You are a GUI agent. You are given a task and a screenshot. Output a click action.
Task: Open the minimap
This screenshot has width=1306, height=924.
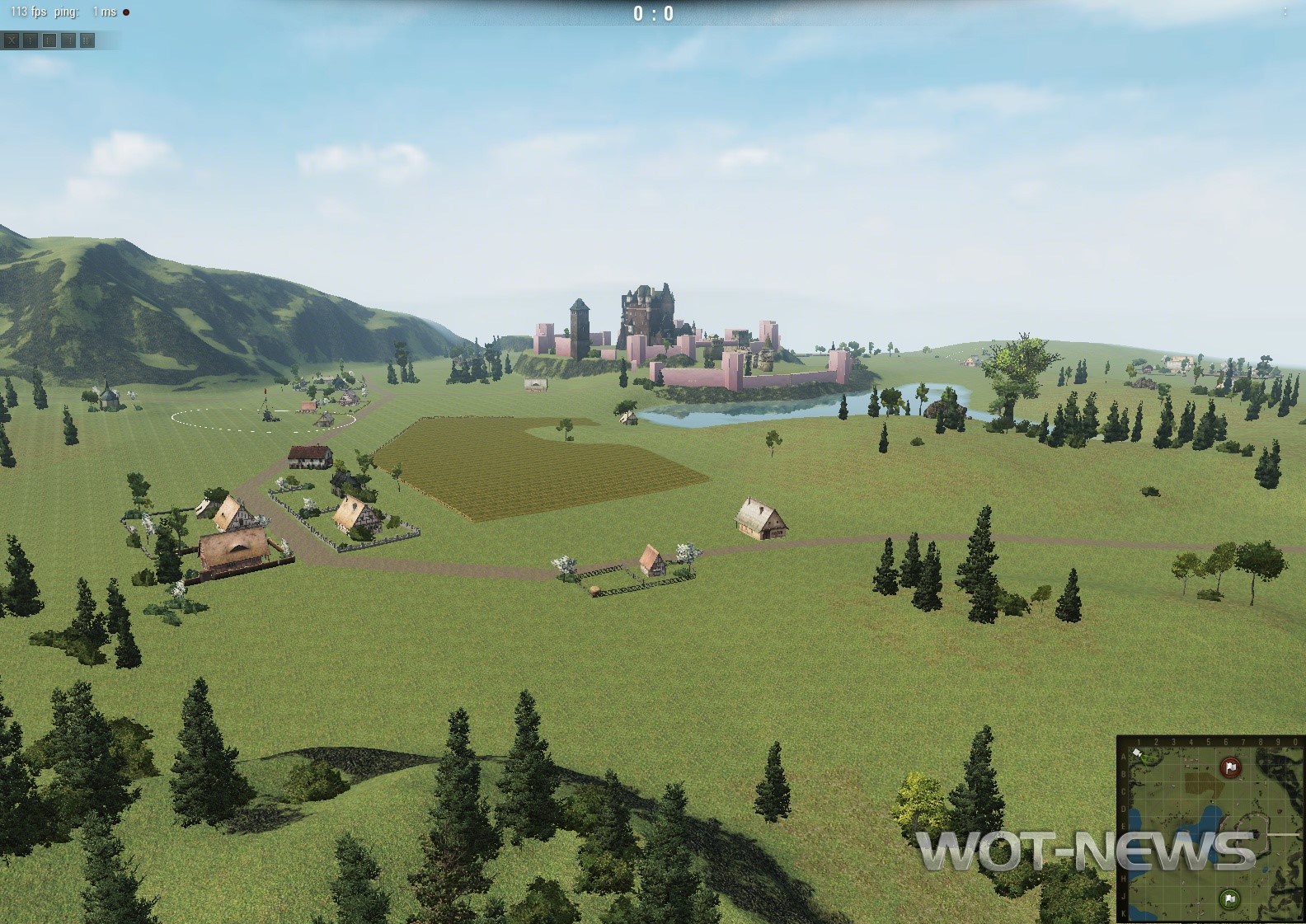(x=1210, y=828)
